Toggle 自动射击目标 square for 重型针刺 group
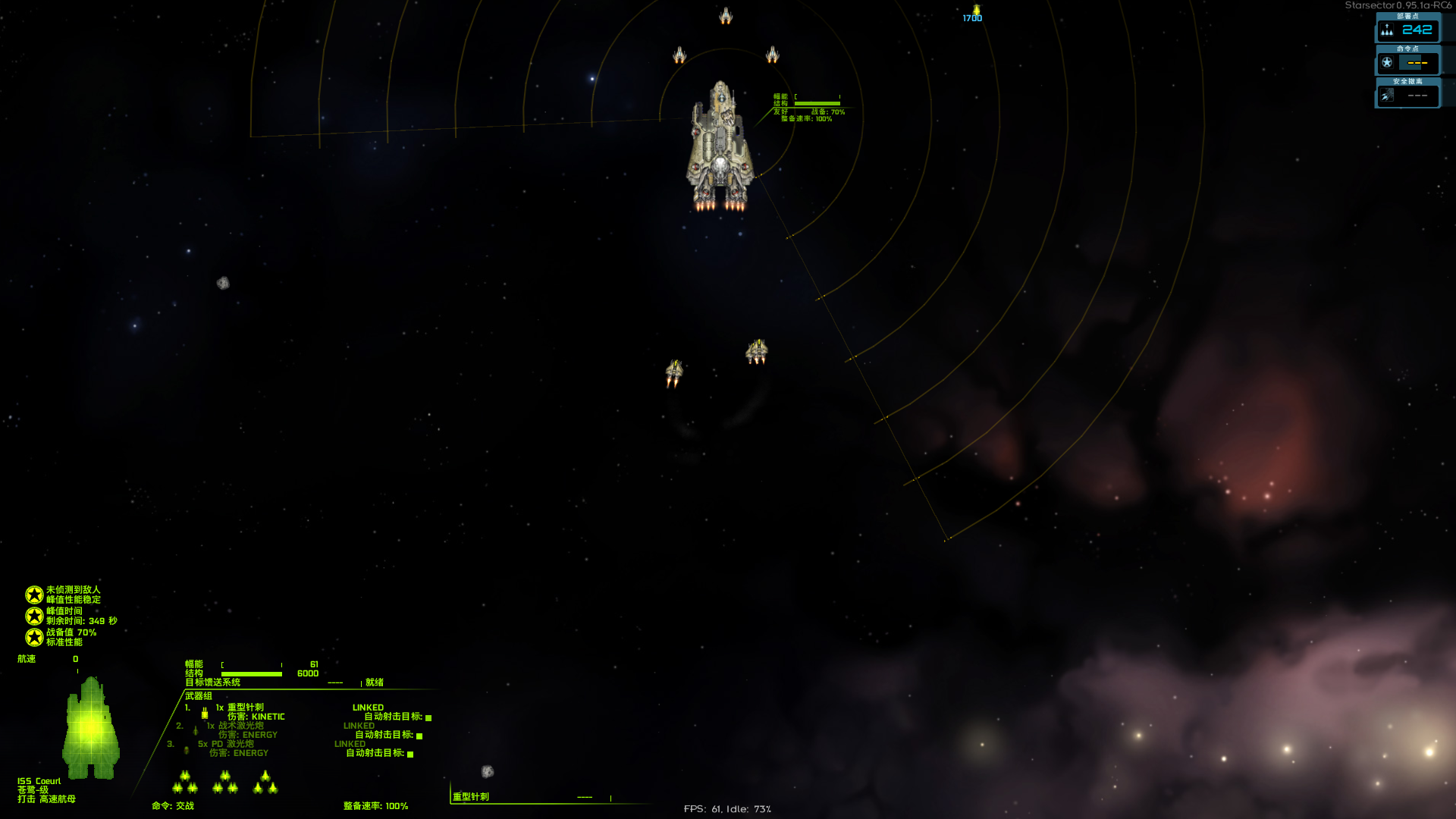1456x819 pixels. point(428,717)
